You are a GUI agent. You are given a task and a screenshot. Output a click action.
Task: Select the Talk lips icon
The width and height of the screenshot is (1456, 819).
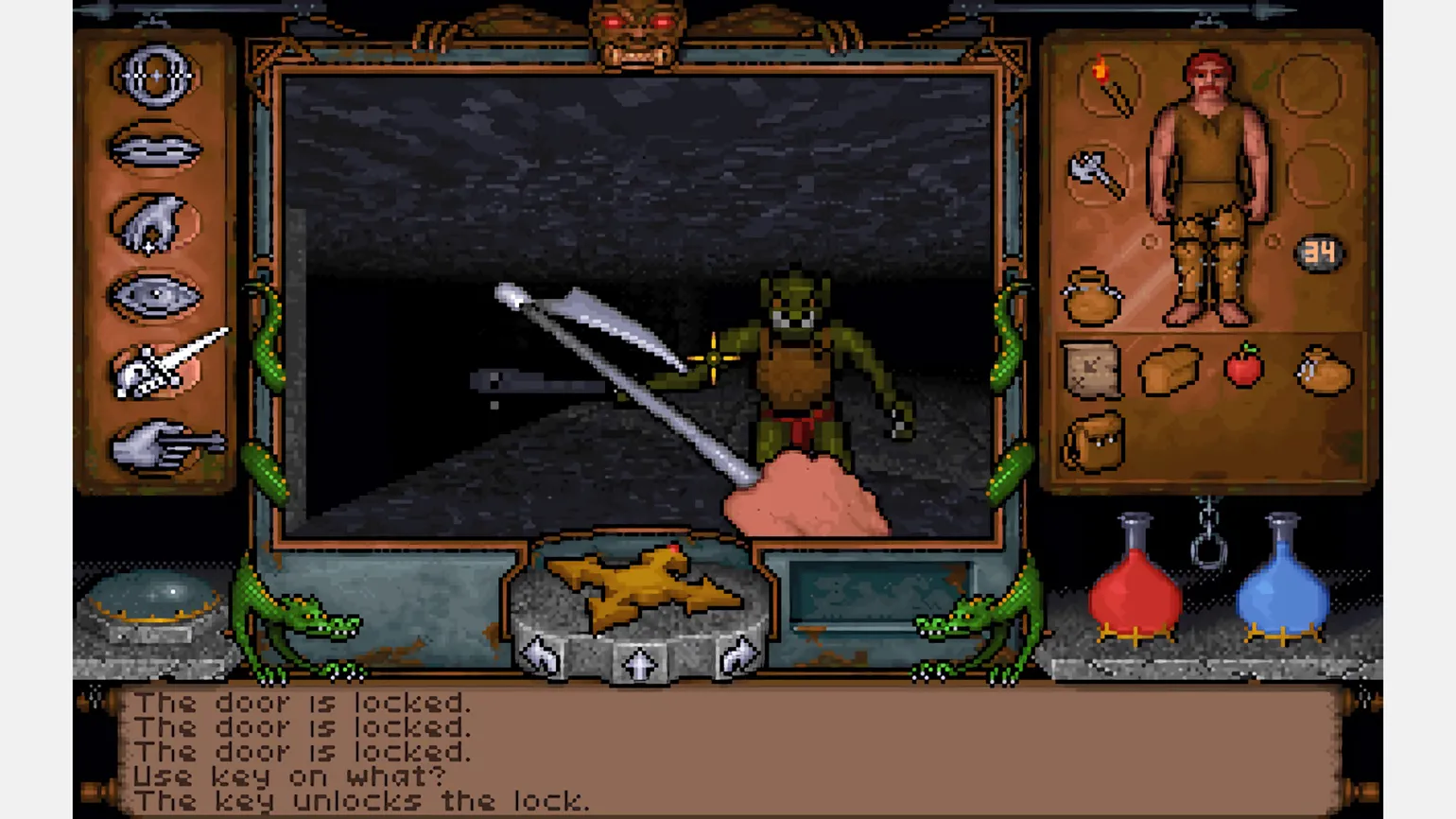[156, 149]
